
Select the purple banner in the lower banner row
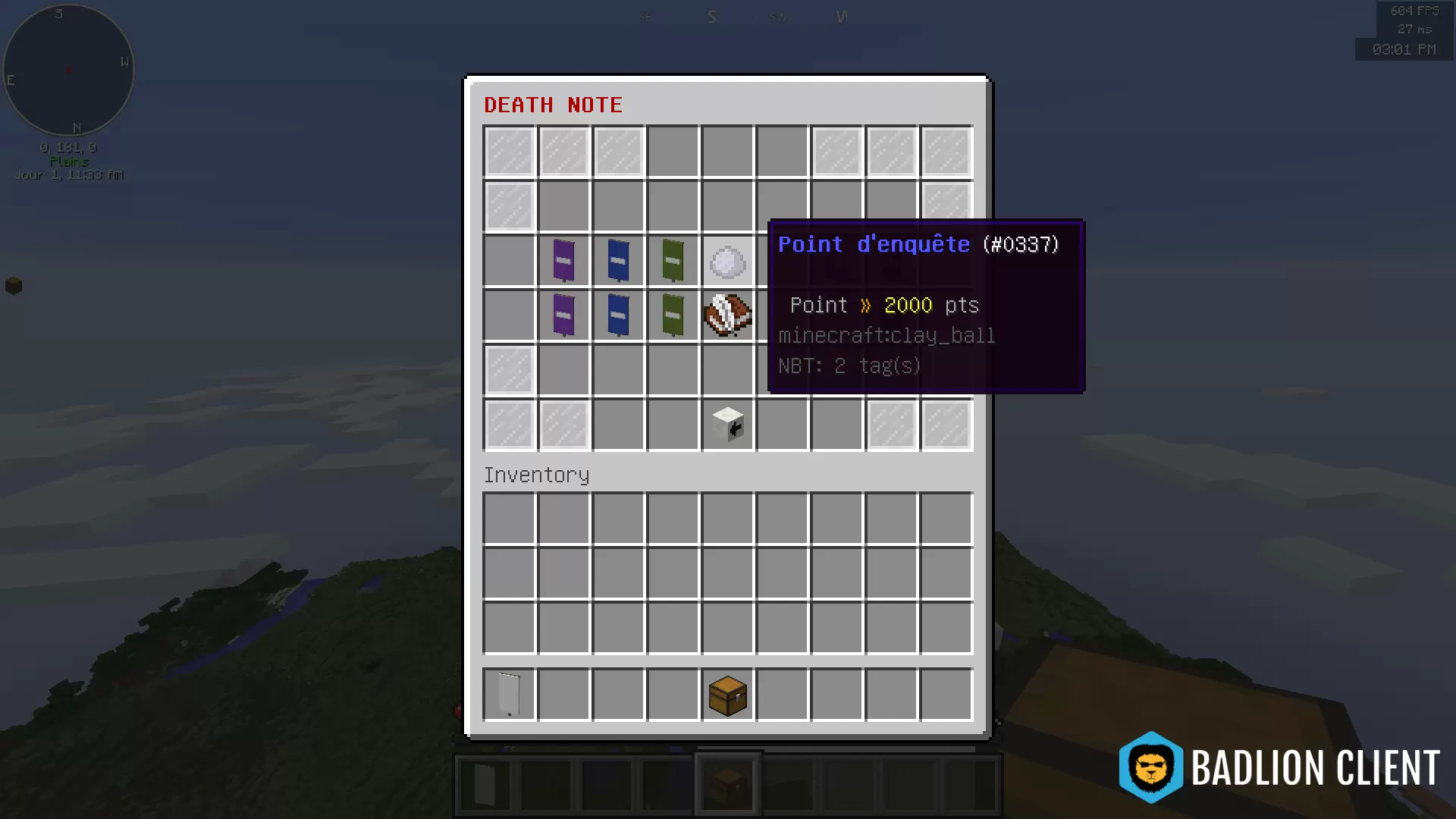click(563, 315)
